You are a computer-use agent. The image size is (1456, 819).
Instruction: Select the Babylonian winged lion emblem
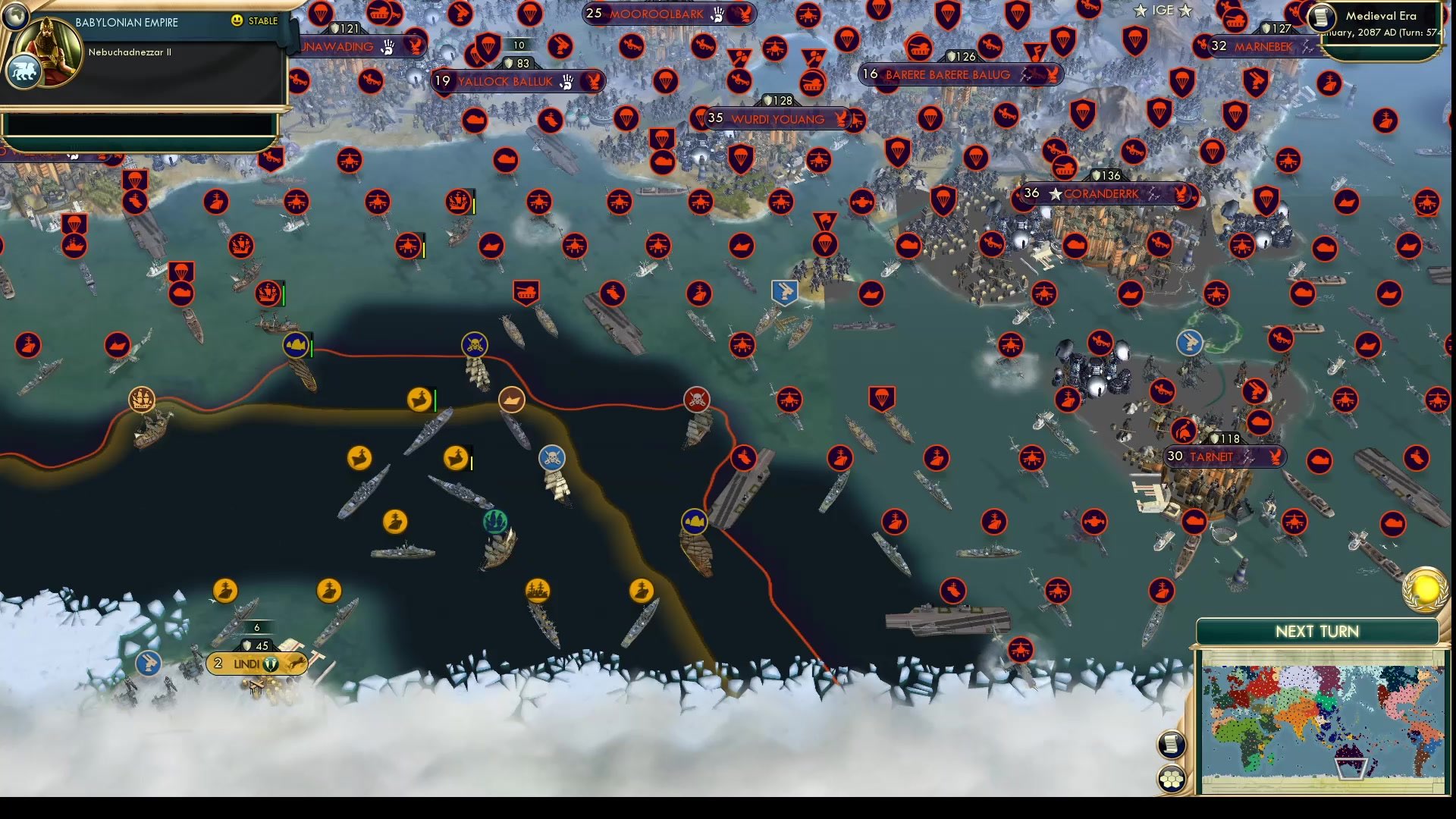[25, 69]
